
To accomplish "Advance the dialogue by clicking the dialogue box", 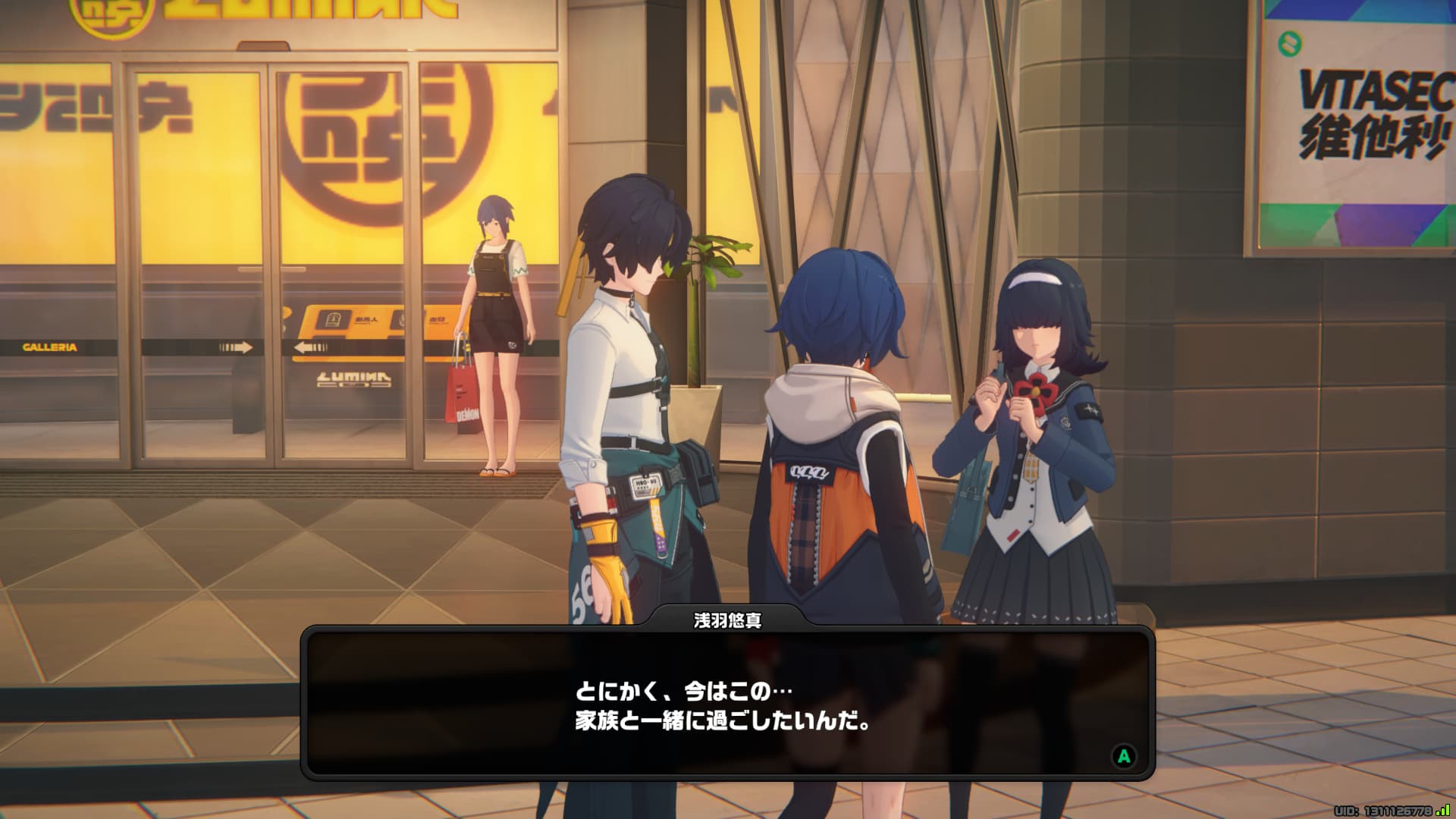I will pos(727,704).
